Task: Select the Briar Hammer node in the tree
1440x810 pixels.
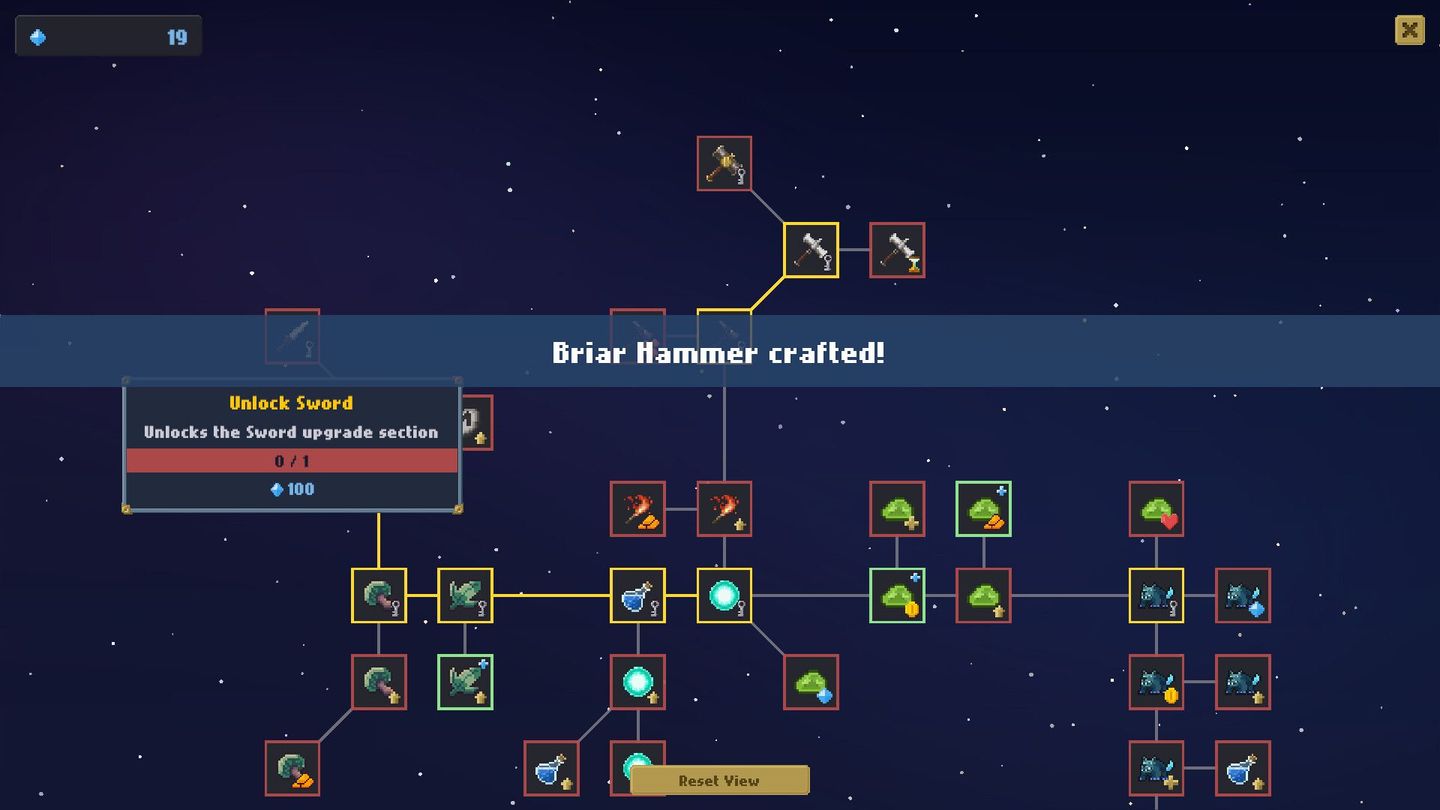Action: click(810, 250)
